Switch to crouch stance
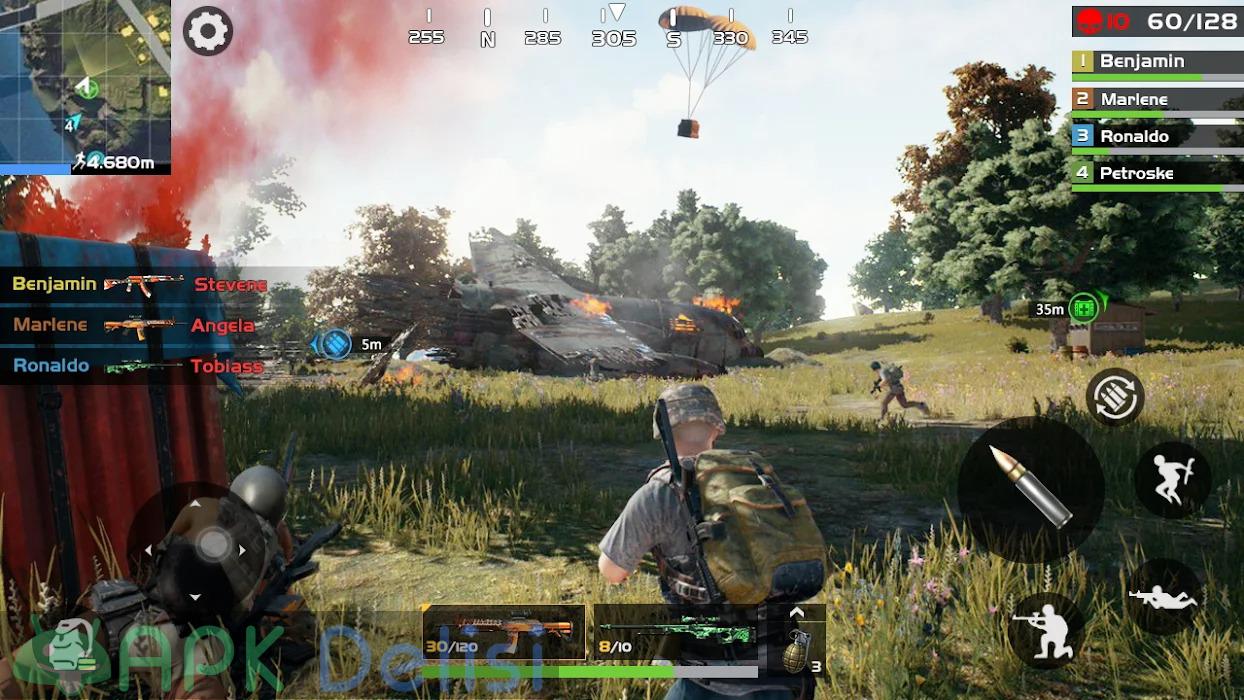The image size is (1244, 700). click(1046, 631)
